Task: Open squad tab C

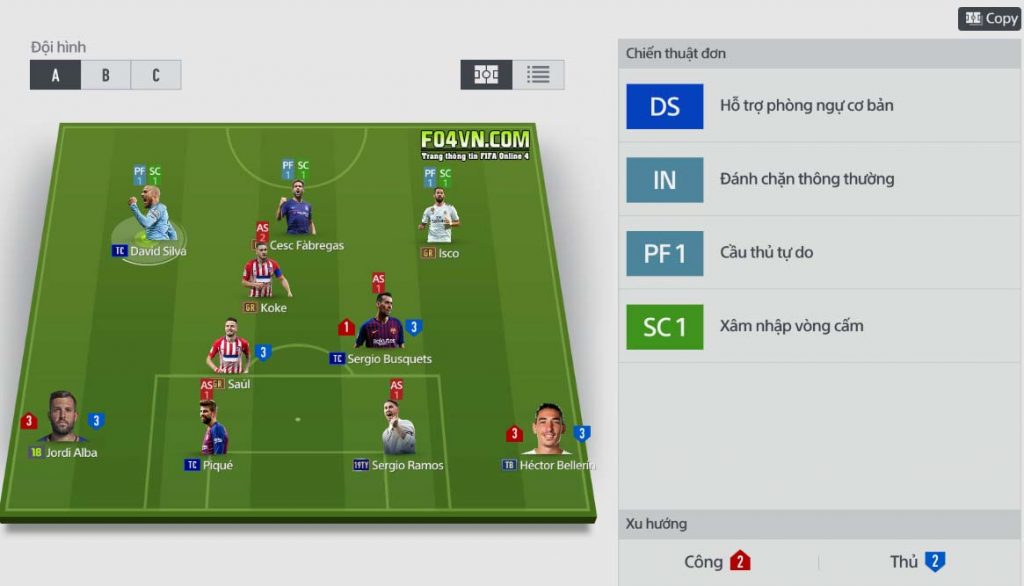Action: coord(156,75)
